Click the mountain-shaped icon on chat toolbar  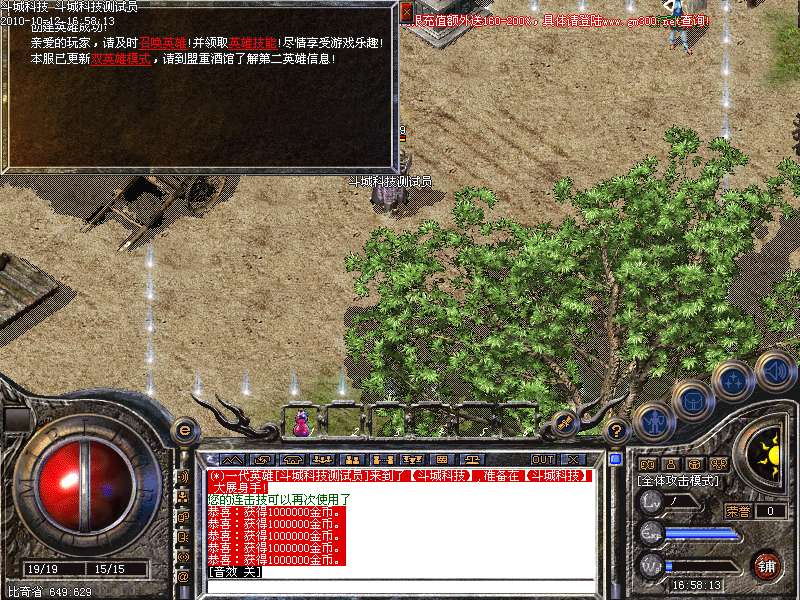[232, 459]
